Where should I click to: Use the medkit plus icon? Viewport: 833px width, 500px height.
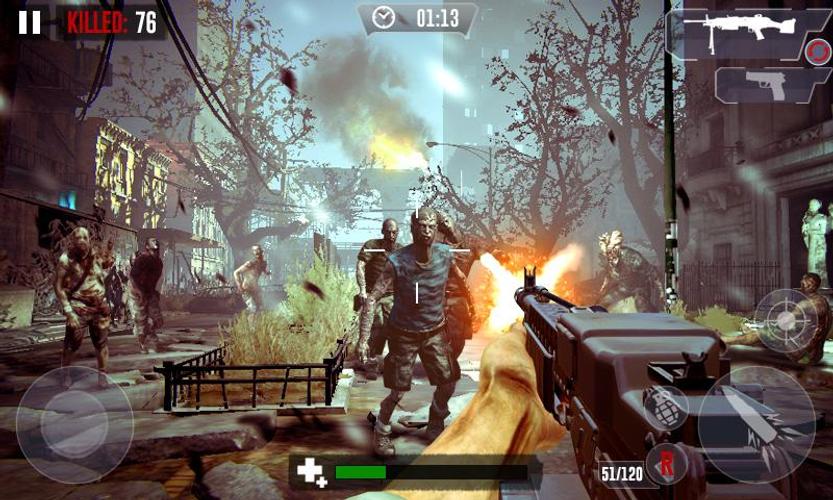point(312,472)
